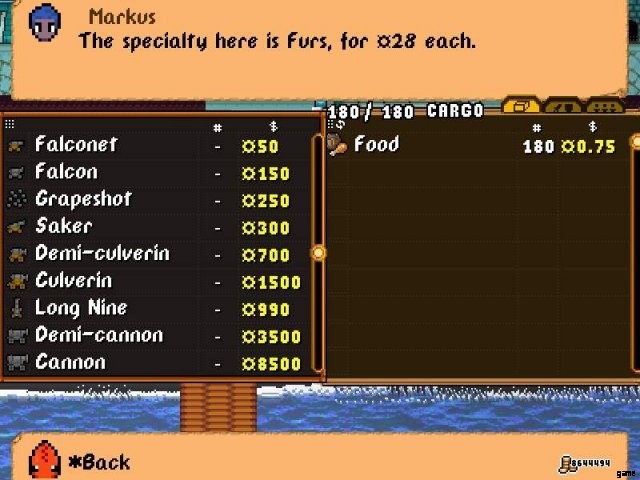
Task: Go back with the Back option
Action: 98,462
